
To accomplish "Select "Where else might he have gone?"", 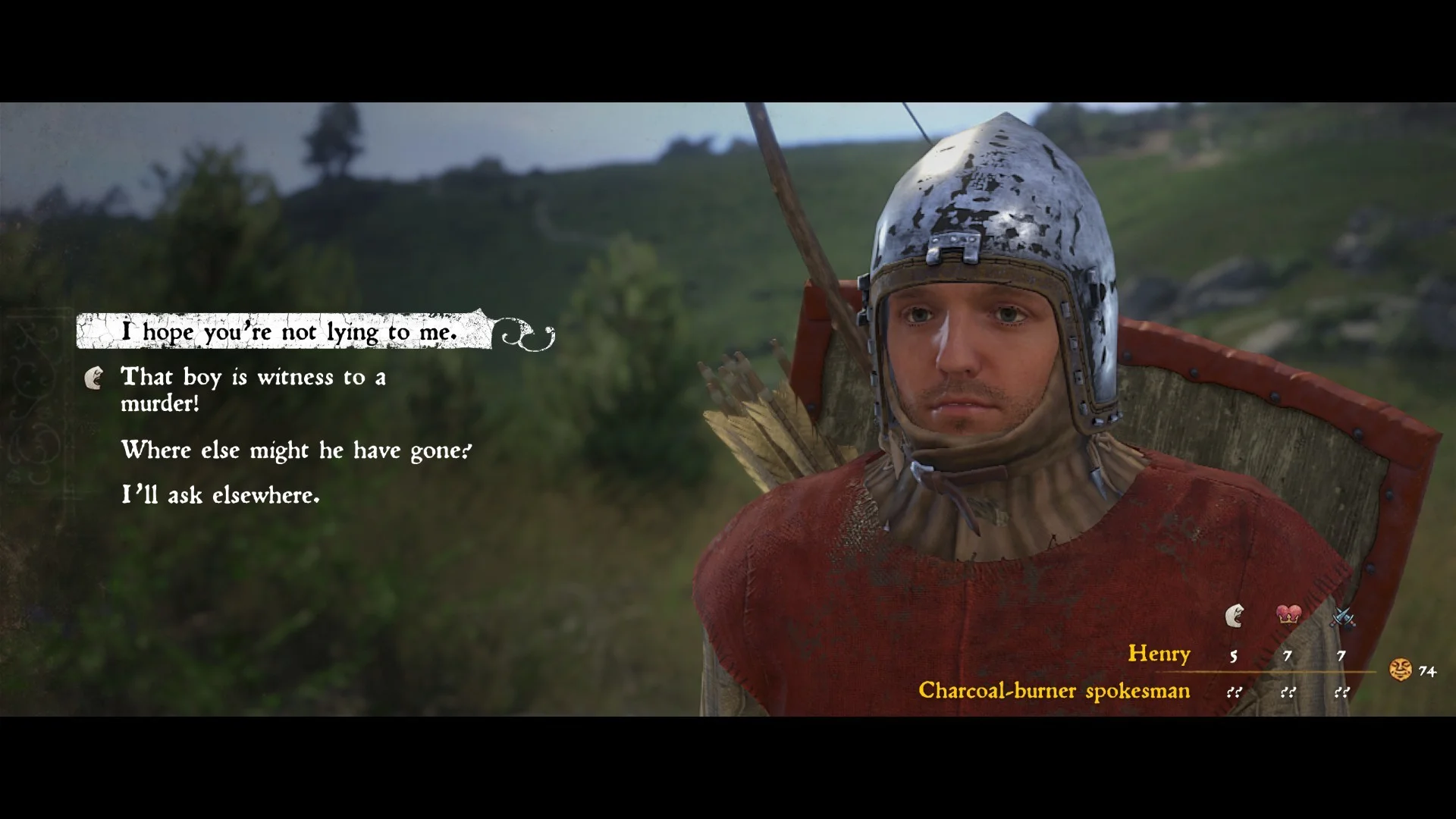I will 296,450.
